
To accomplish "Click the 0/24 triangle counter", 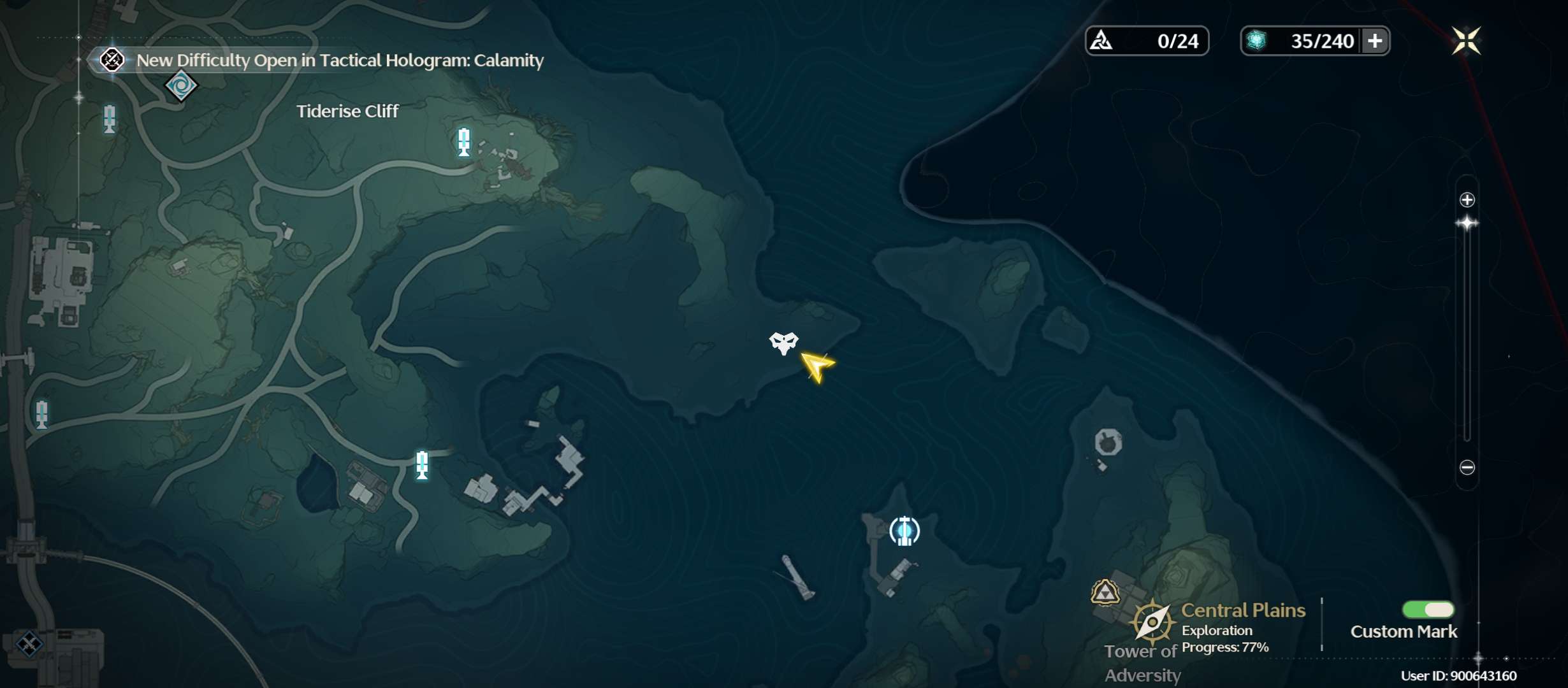I will point(1147,41).
